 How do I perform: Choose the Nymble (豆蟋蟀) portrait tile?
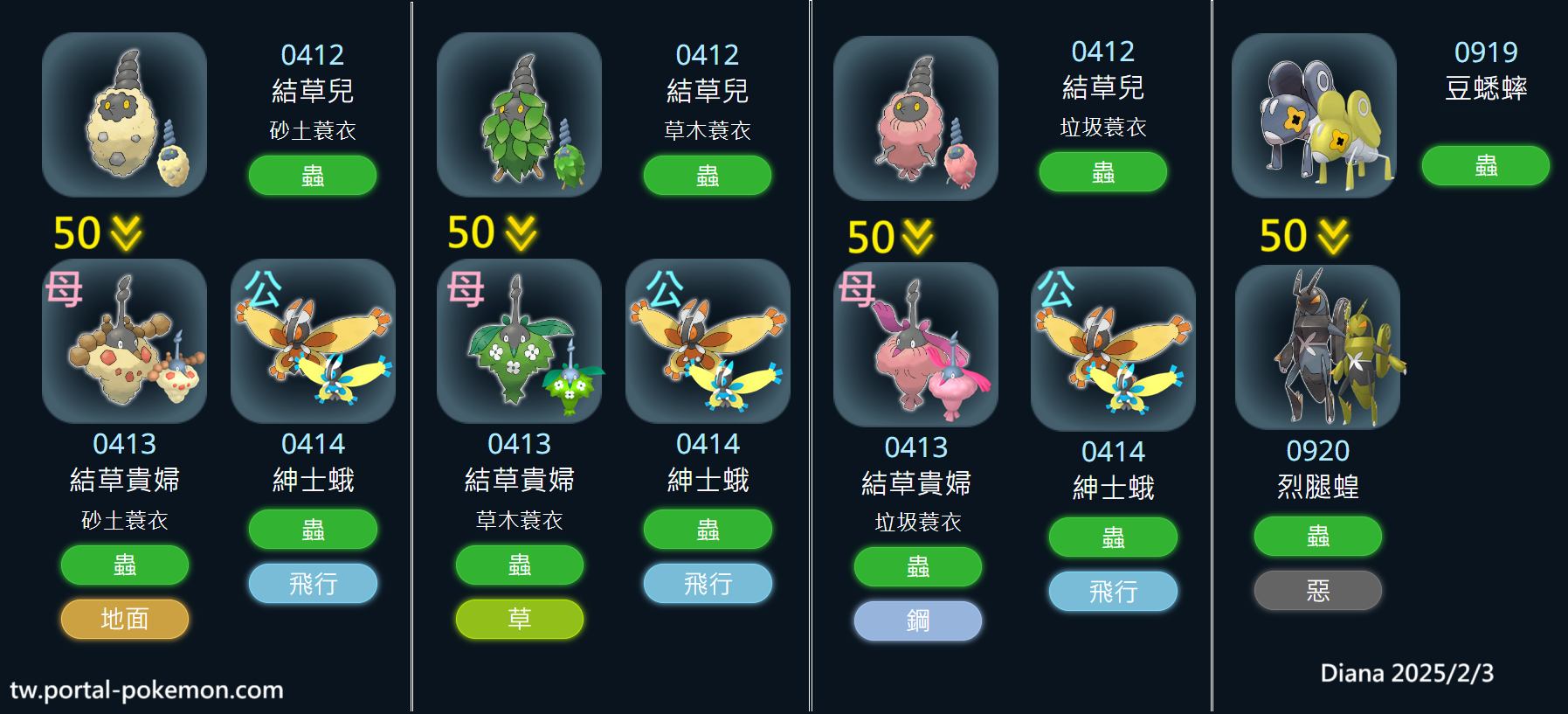click(x=1314, y=115)
